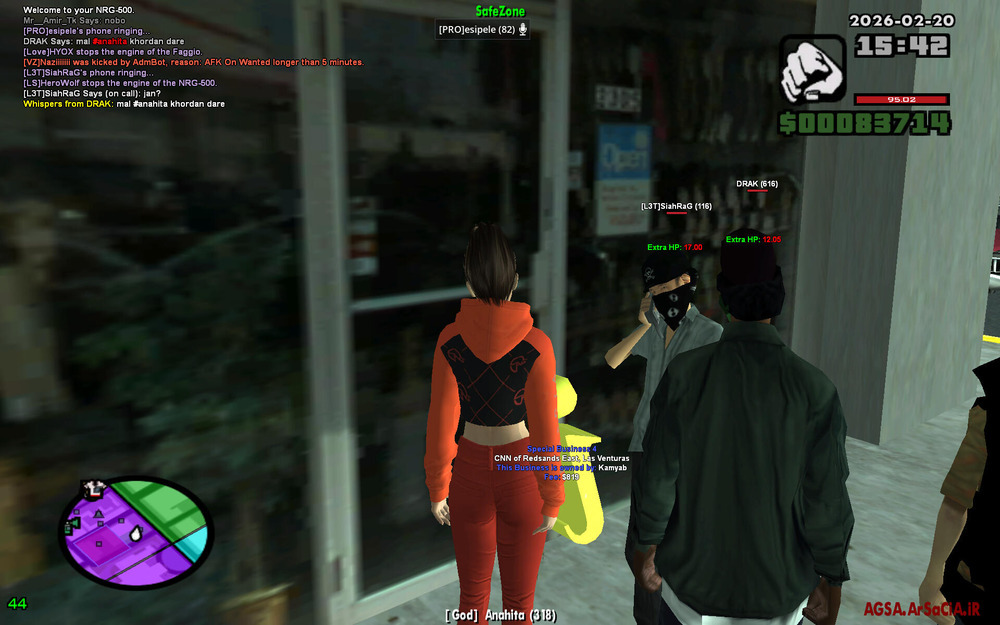Image resolution: width=1000 pixels, height=625 pixels.
Task: Select the green spray can marker on the radar
Action: coord(72,523)
